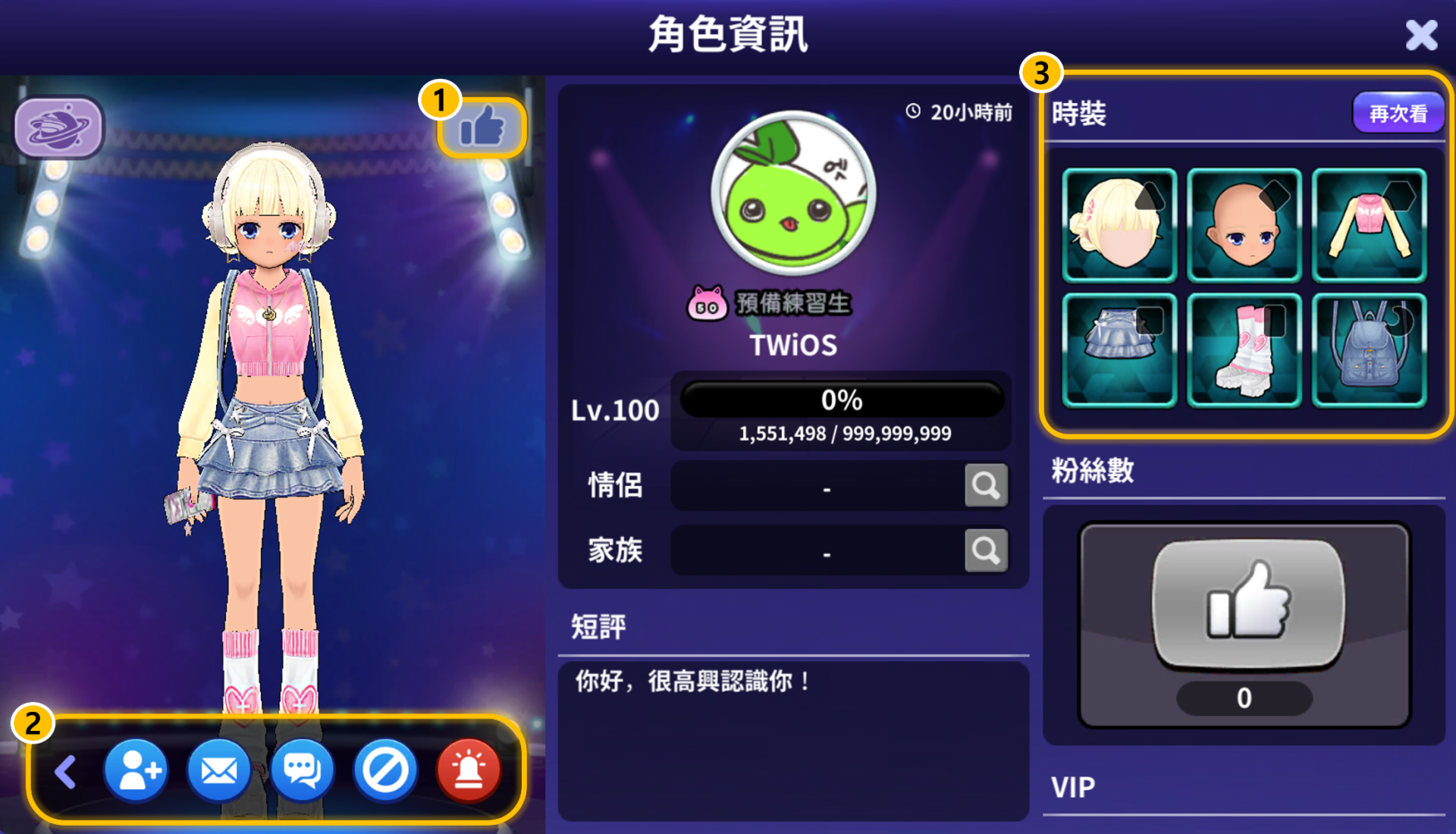Close the character info window
This screenshot has width=1456, height=834.
[1420, 36]
